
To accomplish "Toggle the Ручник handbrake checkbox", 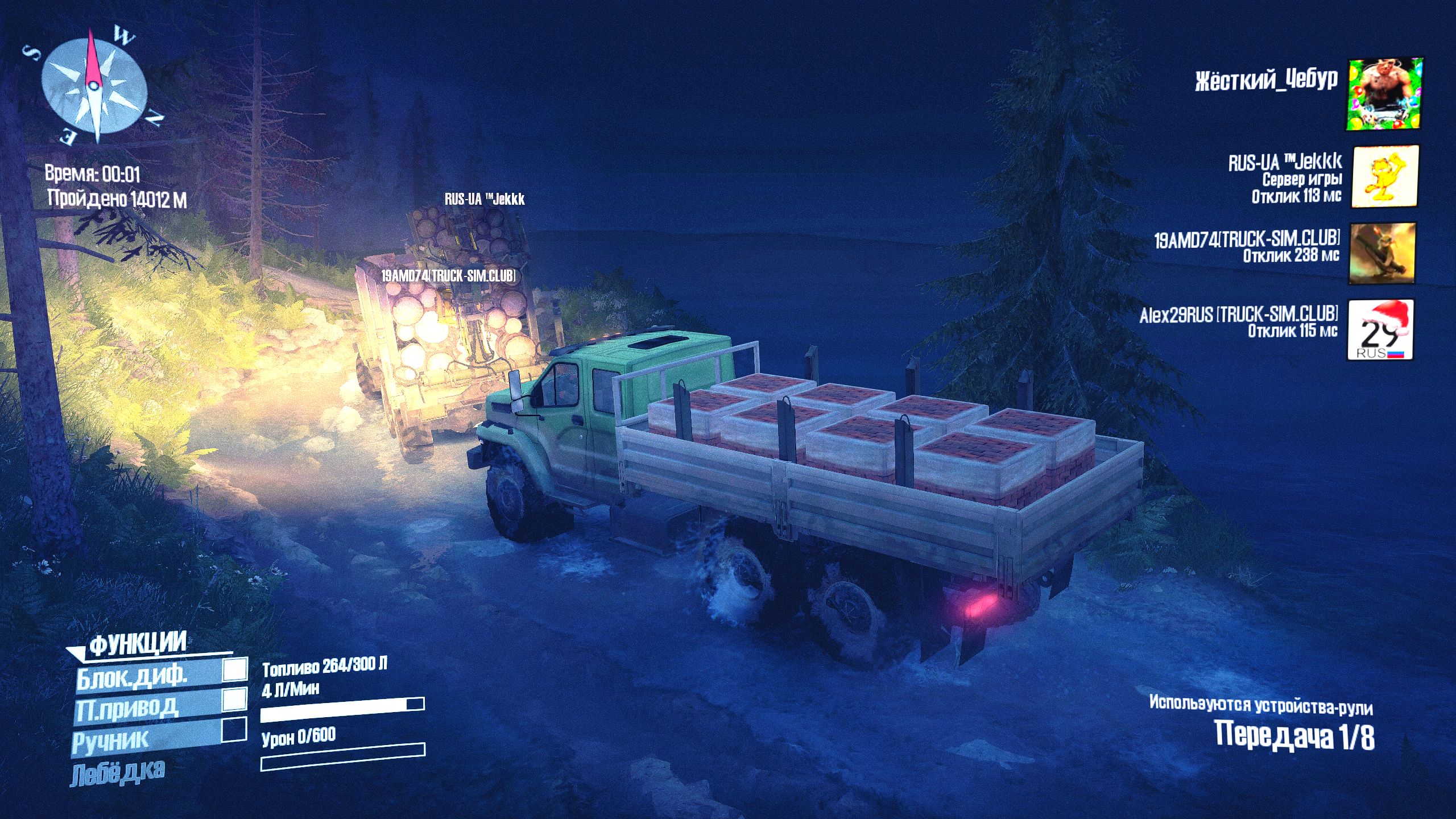I will (233, 730).
